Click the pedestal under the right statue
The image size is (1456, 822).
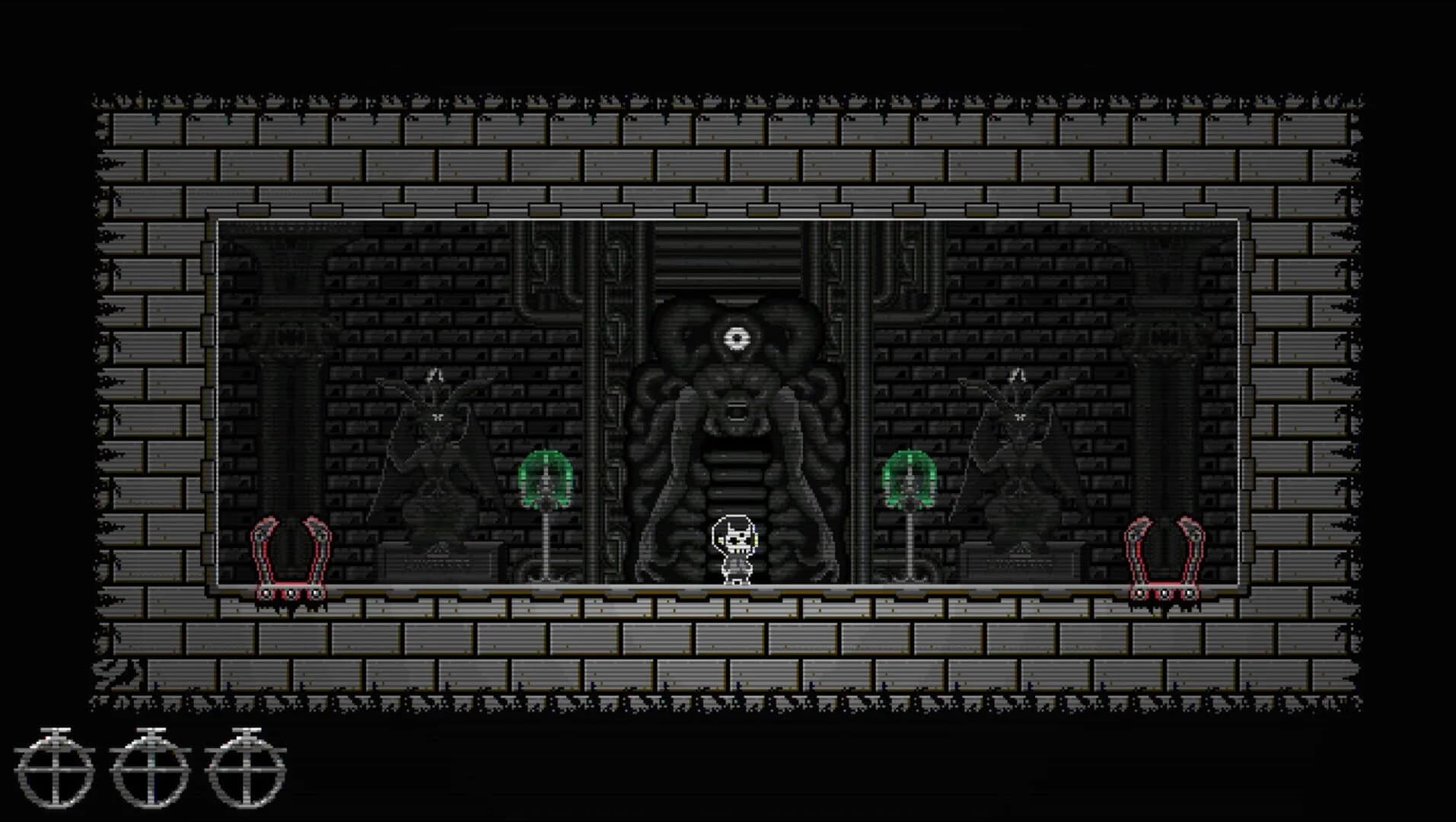(x=1020, y=563)
